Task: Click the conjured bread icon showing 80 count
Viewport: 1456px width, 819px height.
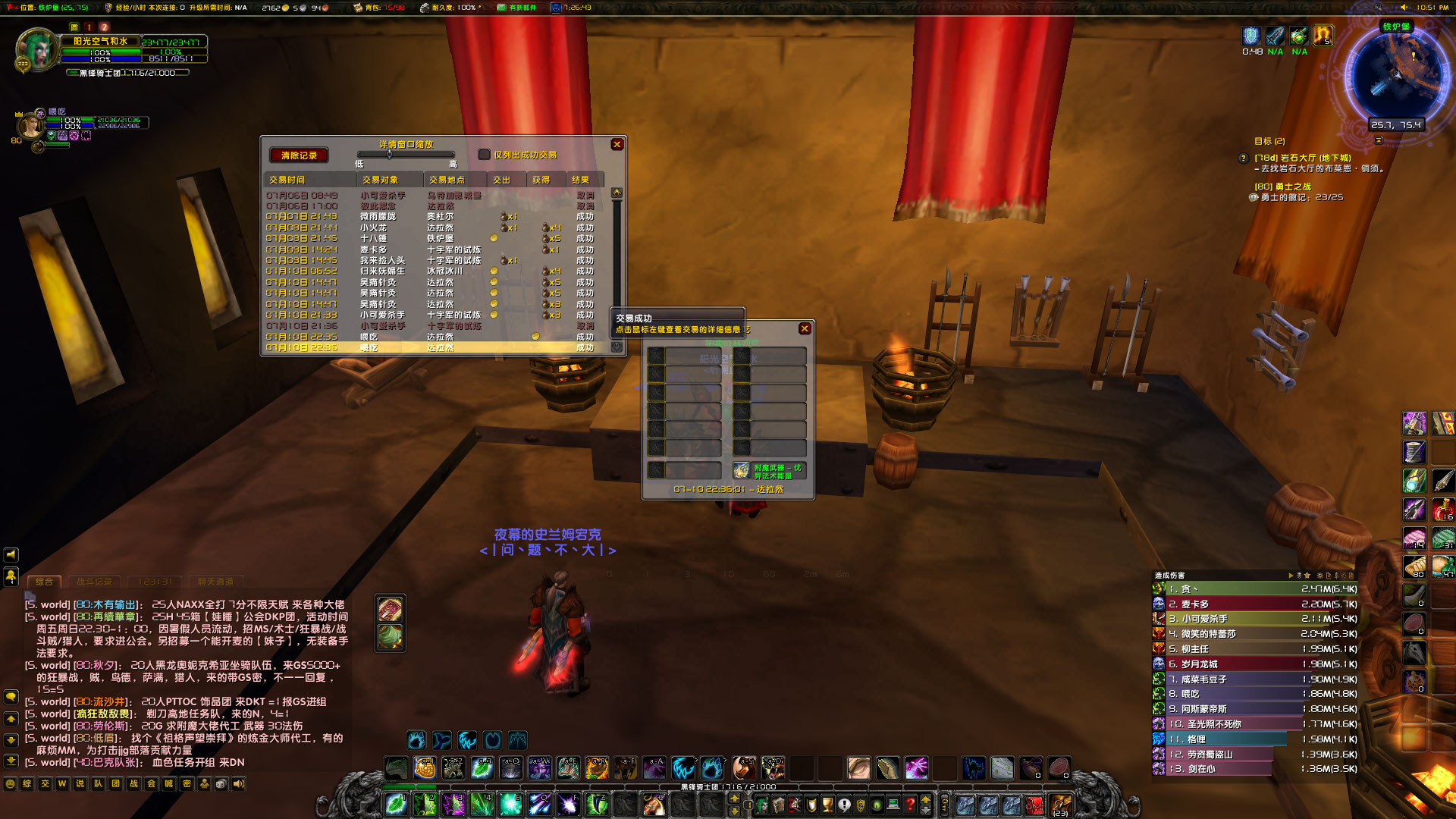Action: 1416,566
